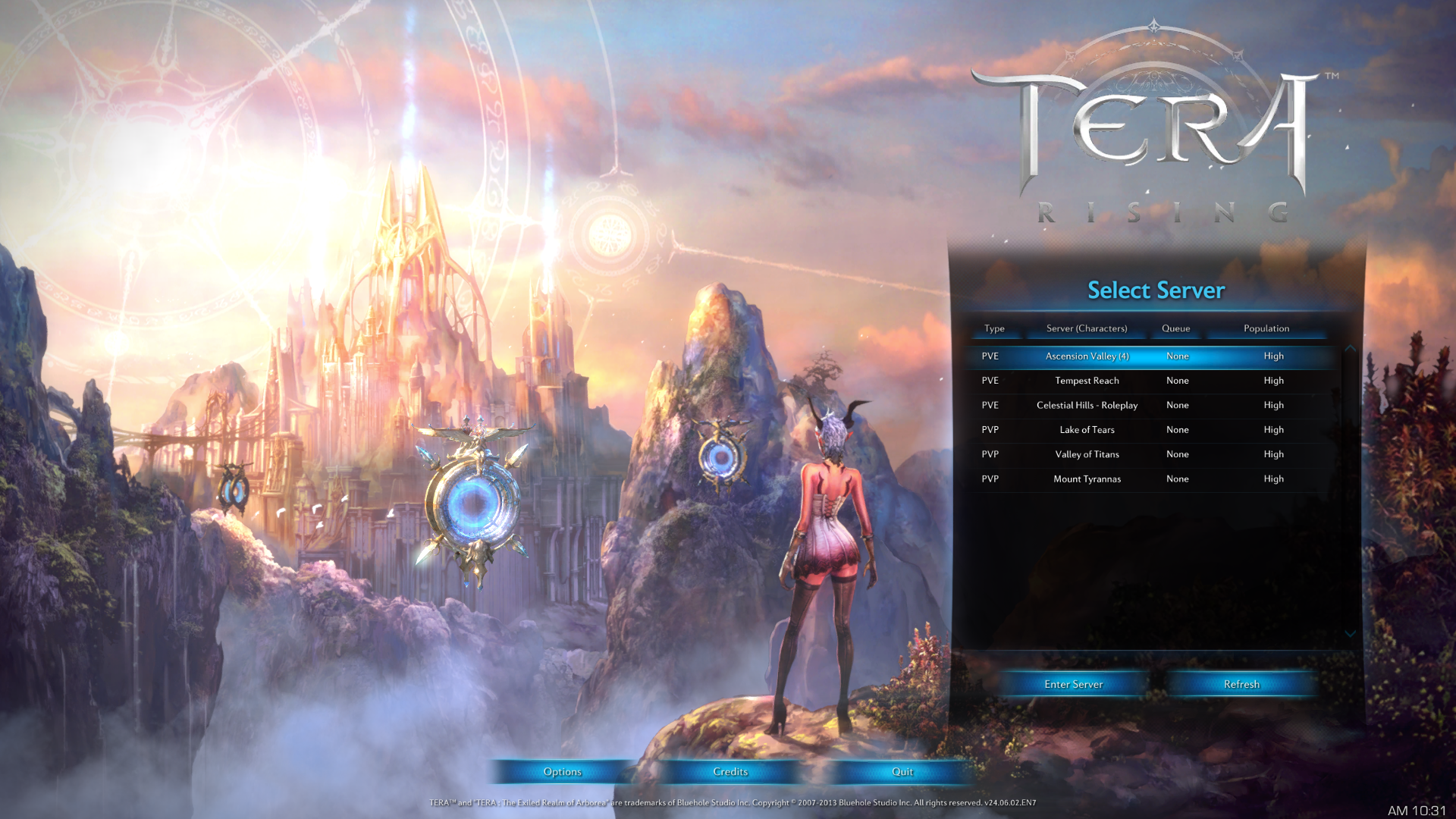Select Celestial Hills - Roleplay server
1456x819 pixels.
pyautogui.click(x=1086, y=406)
